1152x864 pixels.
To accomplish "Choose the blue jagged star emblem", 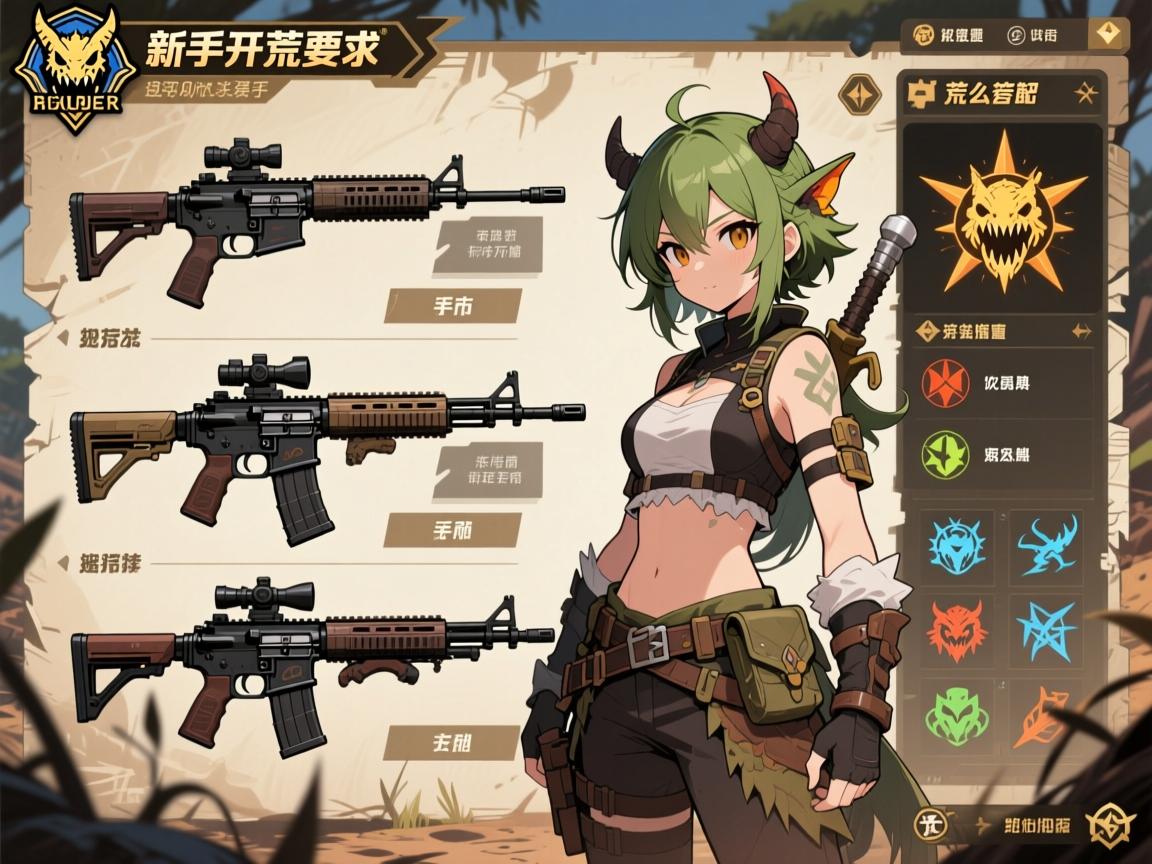I will click(x=1047, y=631).
